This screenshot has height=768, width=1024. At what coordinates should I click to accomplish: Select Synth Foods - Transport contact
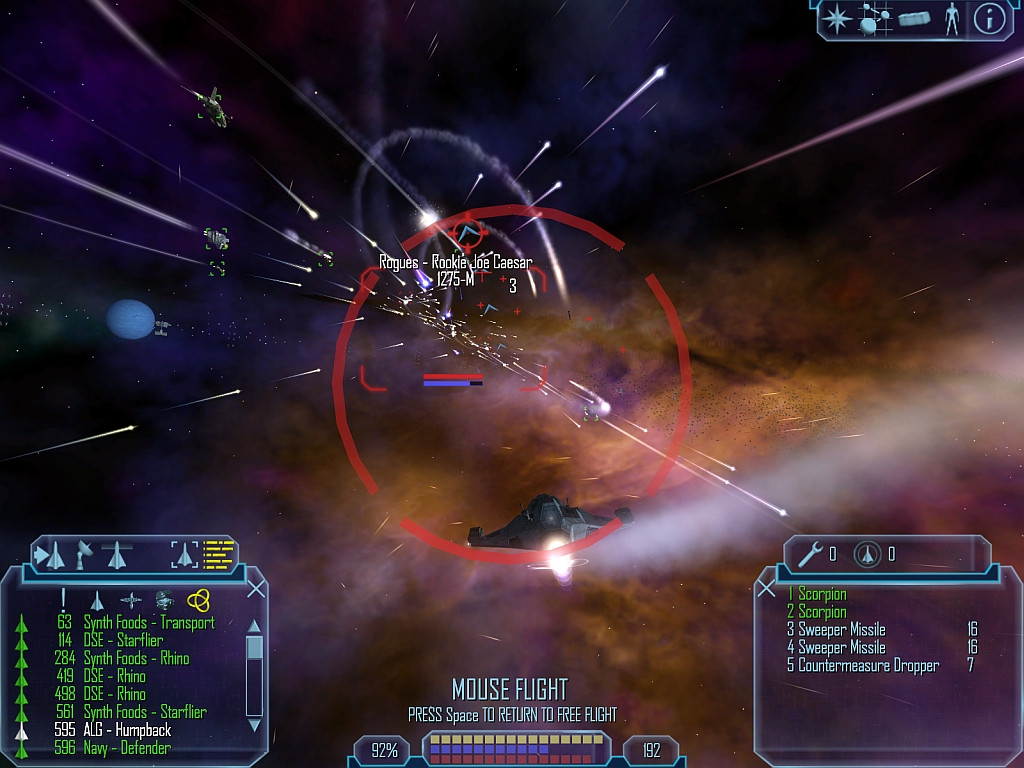(x=148, y=623)
